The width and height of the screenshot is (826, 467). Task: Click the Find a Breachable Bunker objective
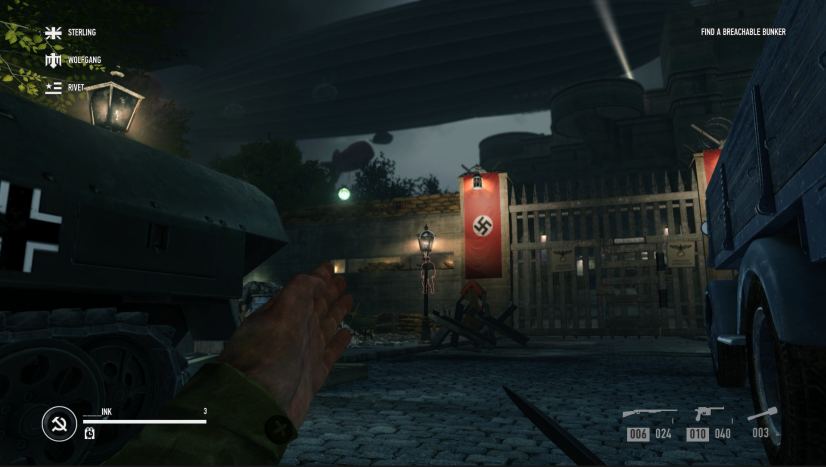pos(743,32)
